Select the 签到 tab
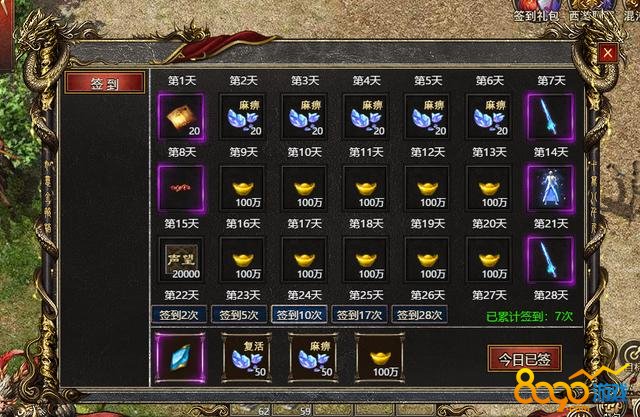640x417 pixels. tap(105, 84)
